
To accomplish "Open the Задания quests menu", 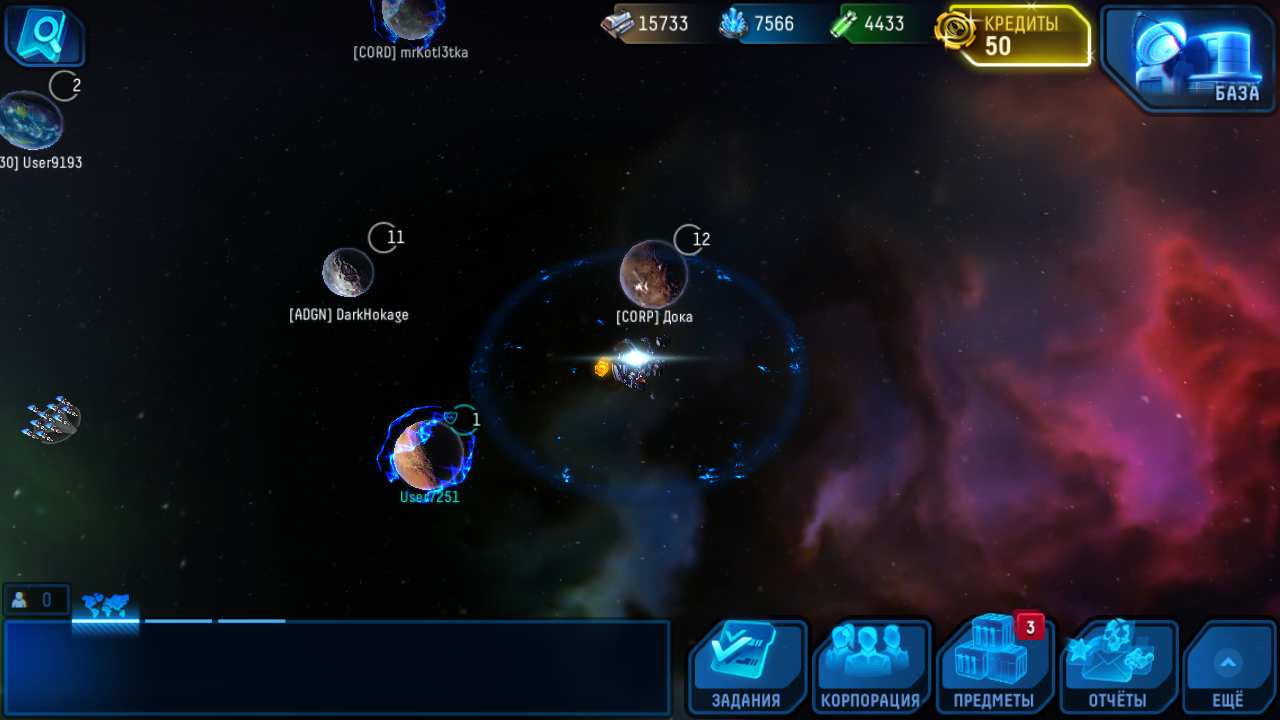I will click(x=746, y=666).
